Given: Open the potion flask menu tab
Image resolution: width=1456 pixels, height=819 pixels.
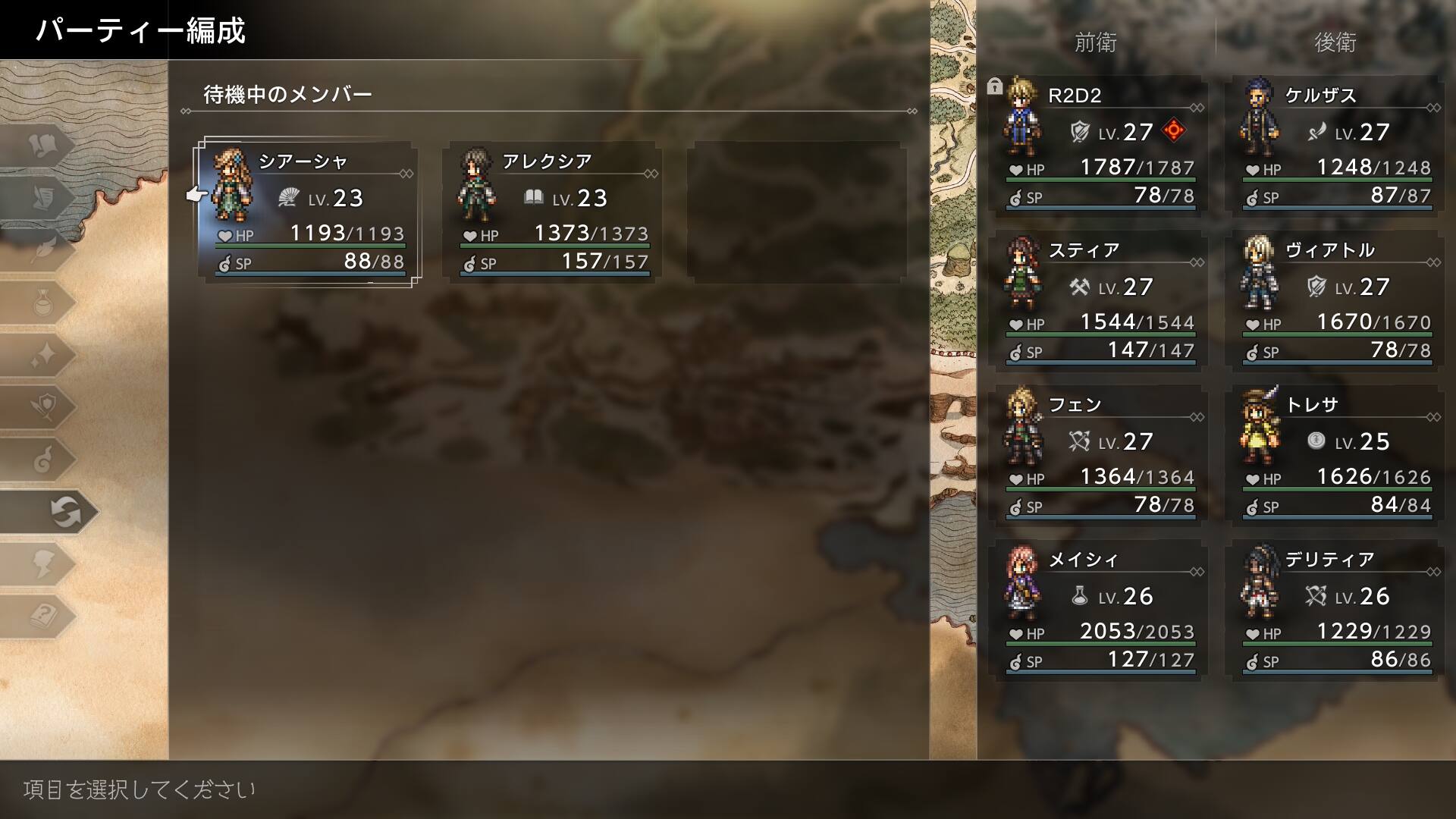Looking at the screenshot, I should (42, 303).
